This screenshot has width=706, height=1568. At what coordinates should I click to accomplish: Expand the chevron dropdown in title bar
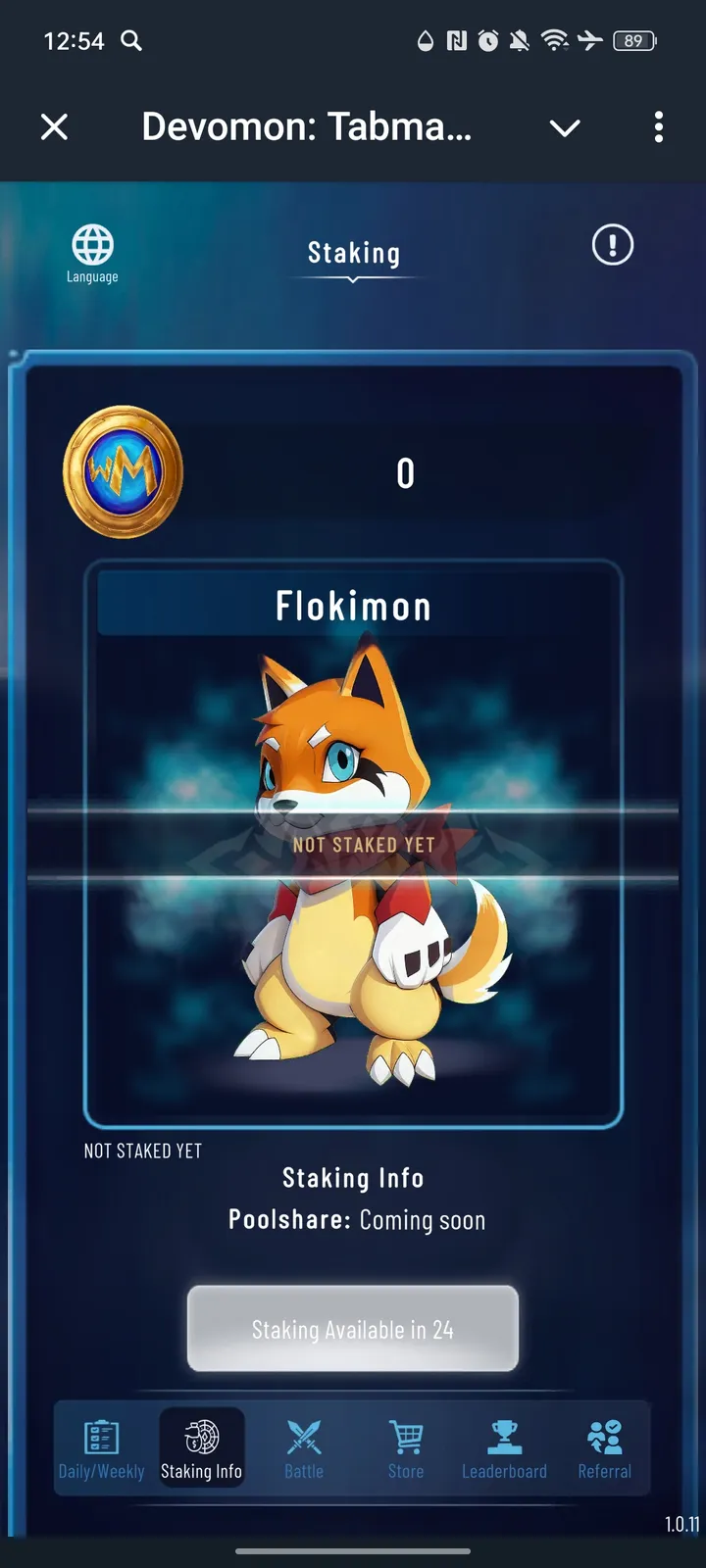pyautogui.click(x=565, y=127)
